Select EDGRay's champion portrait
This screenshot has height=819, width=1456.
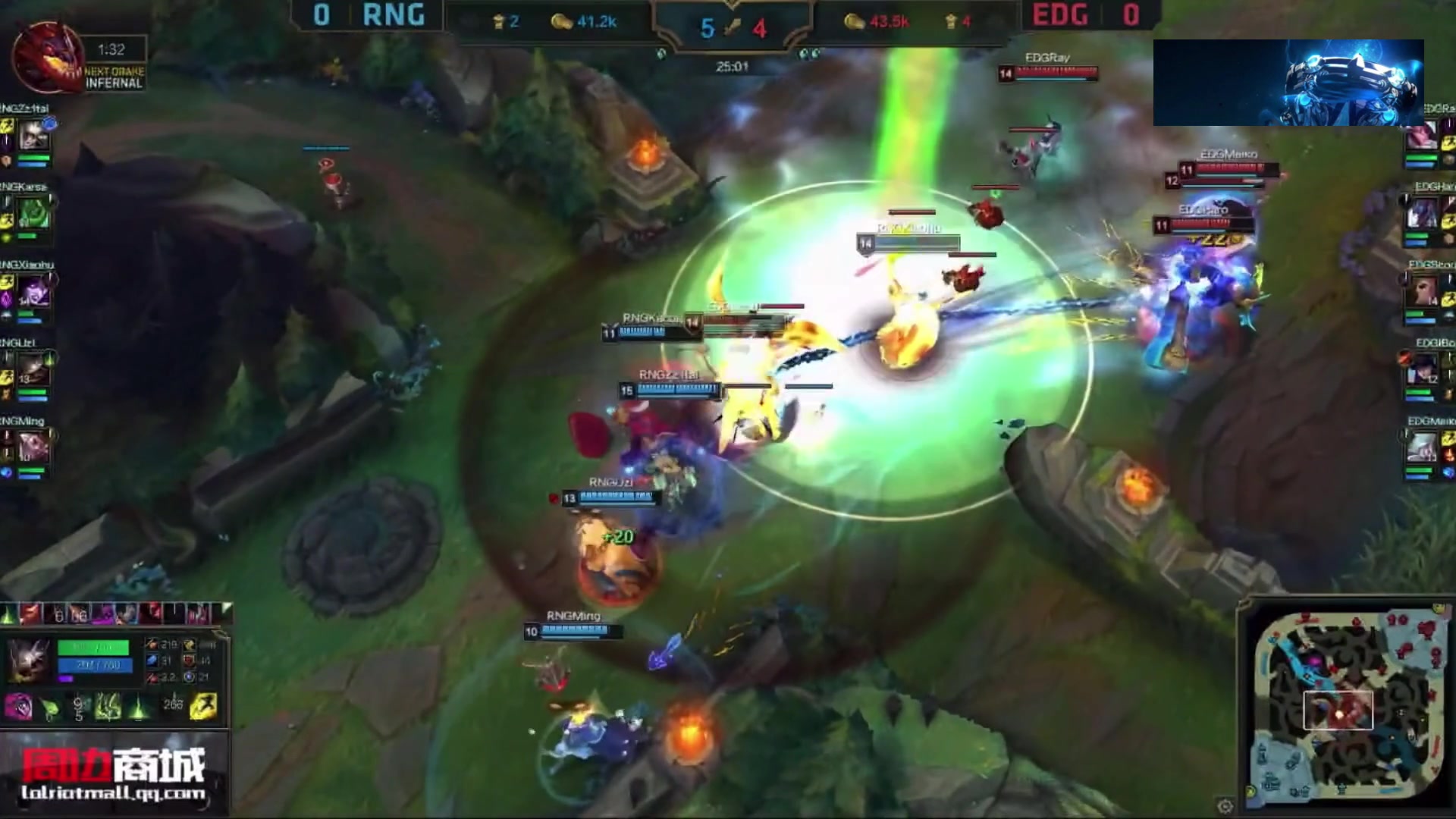[x=1421, y=136]
